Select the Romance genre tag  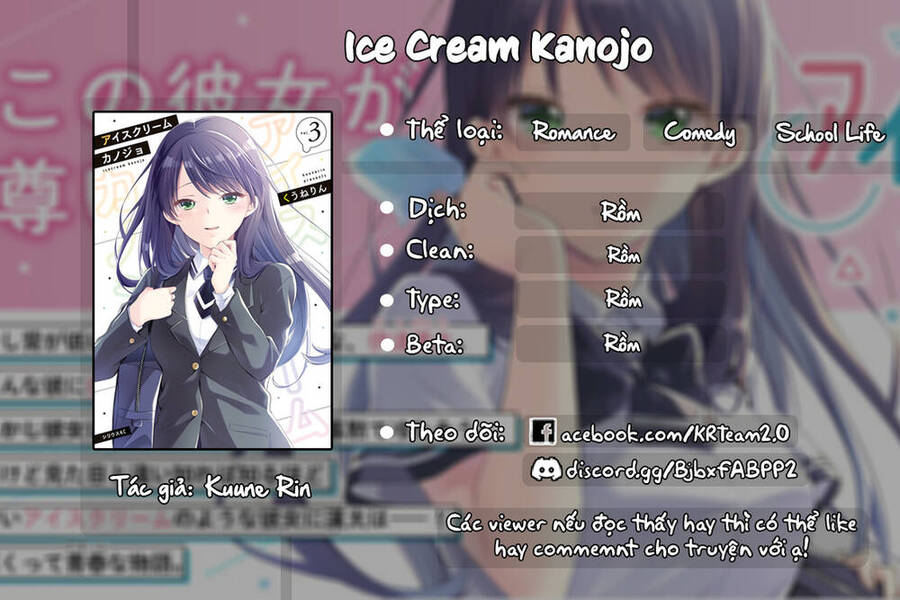[x=573, y=132]
